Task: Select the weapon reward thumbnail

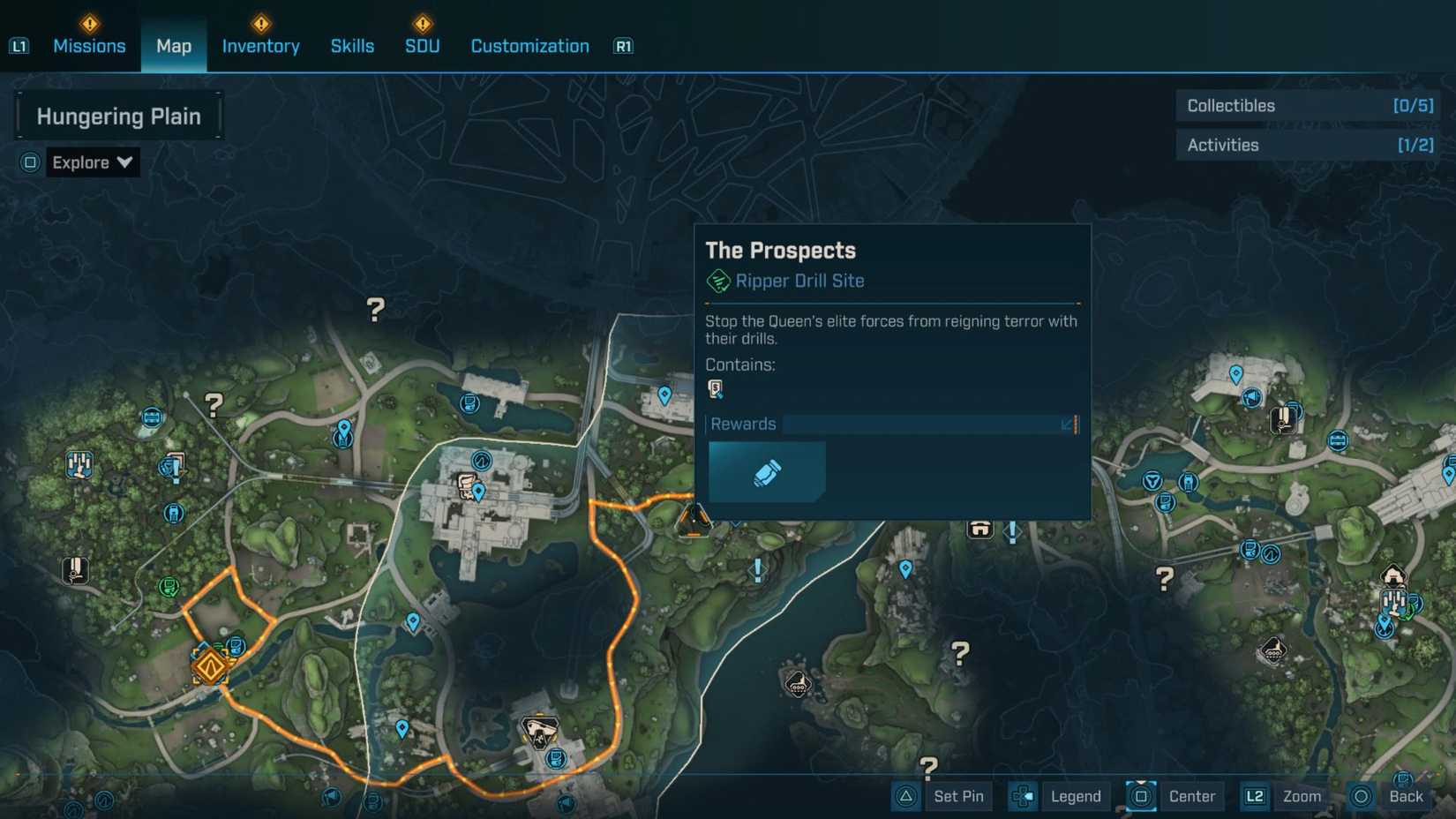Action: [765, 471]
